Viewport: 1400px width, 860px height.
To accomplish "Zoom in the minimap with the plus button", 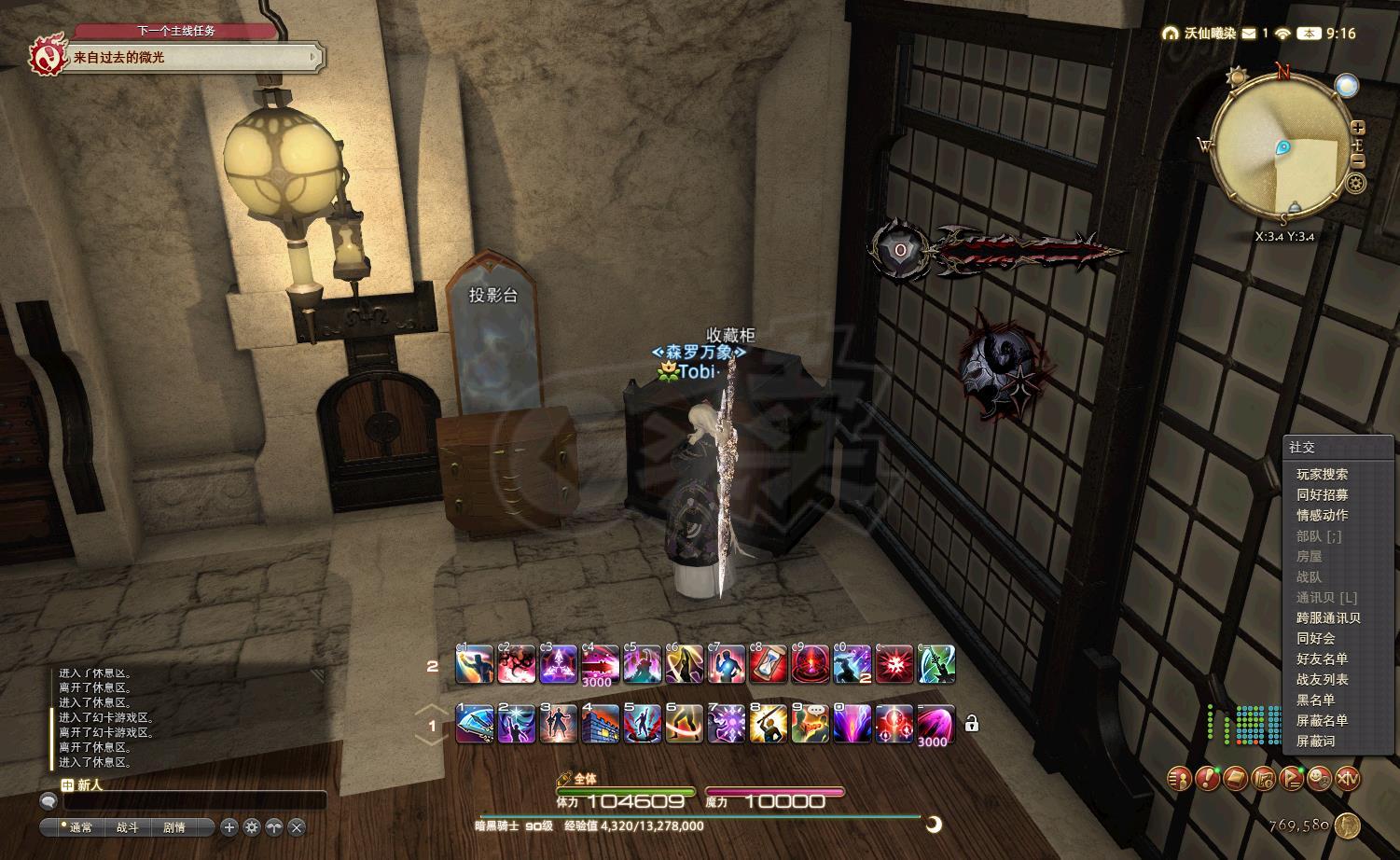I will point(1358,128).
